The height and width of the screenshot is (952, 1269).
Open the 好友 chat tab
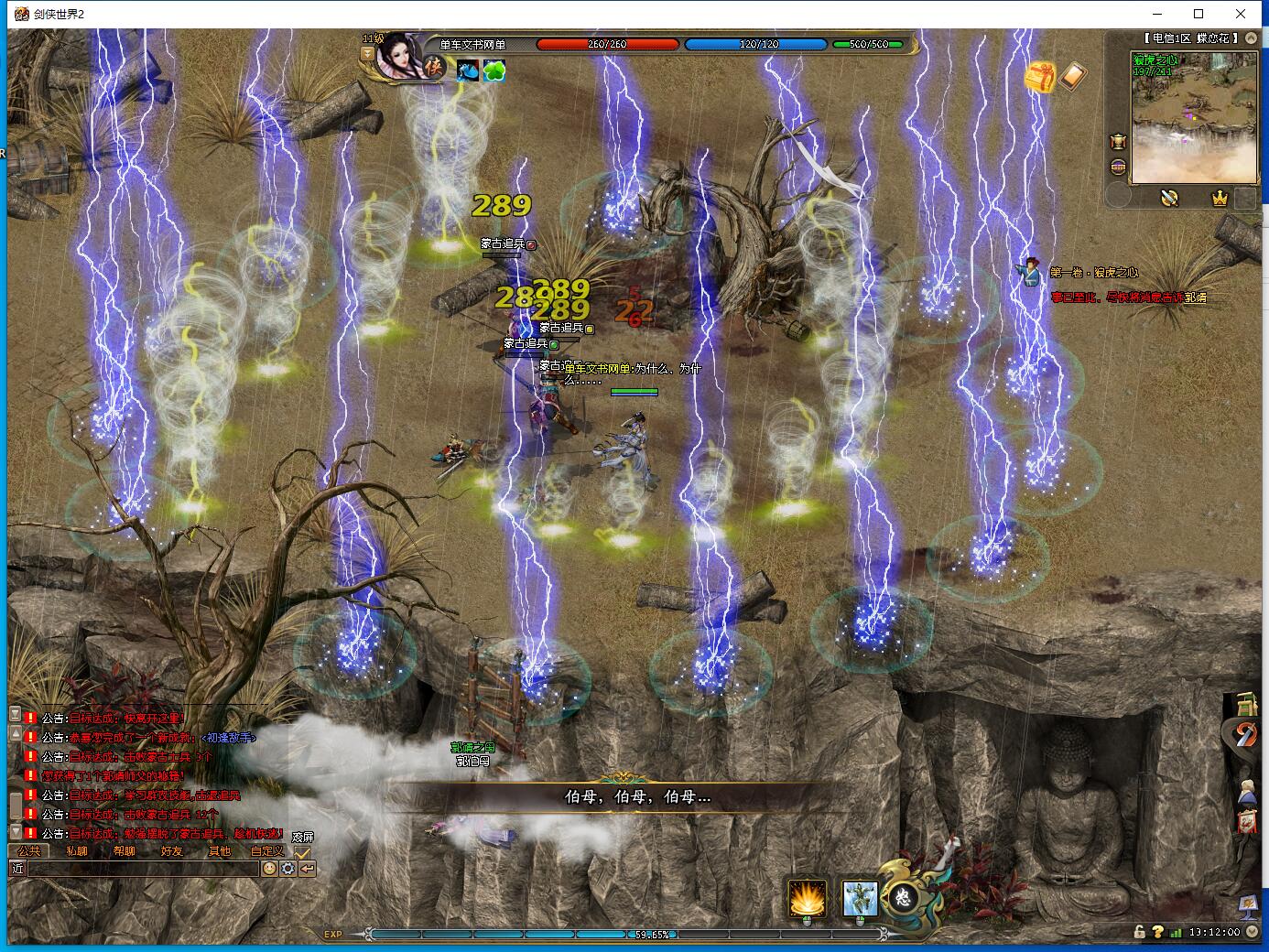tap(172, 850)
